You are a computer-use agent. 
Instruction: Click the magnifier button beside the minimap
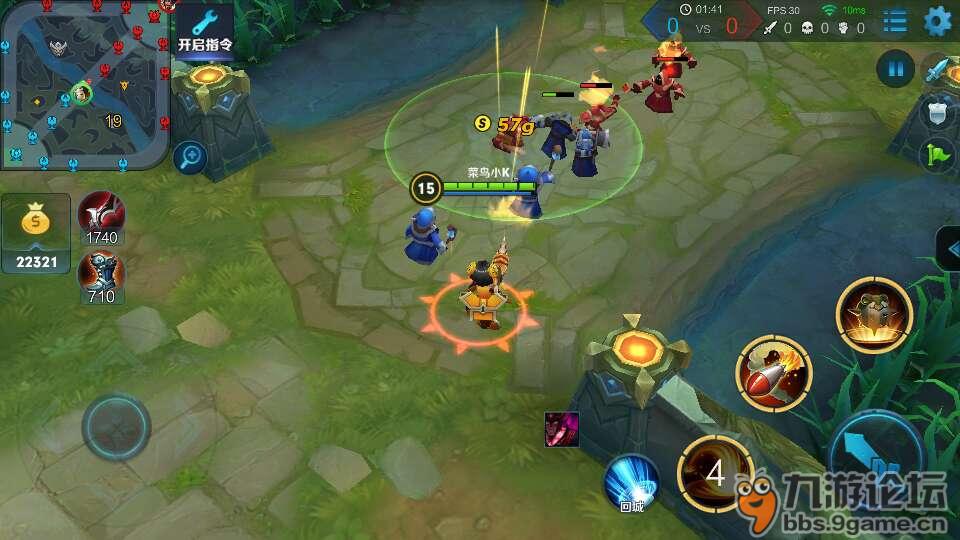point(189,156)
